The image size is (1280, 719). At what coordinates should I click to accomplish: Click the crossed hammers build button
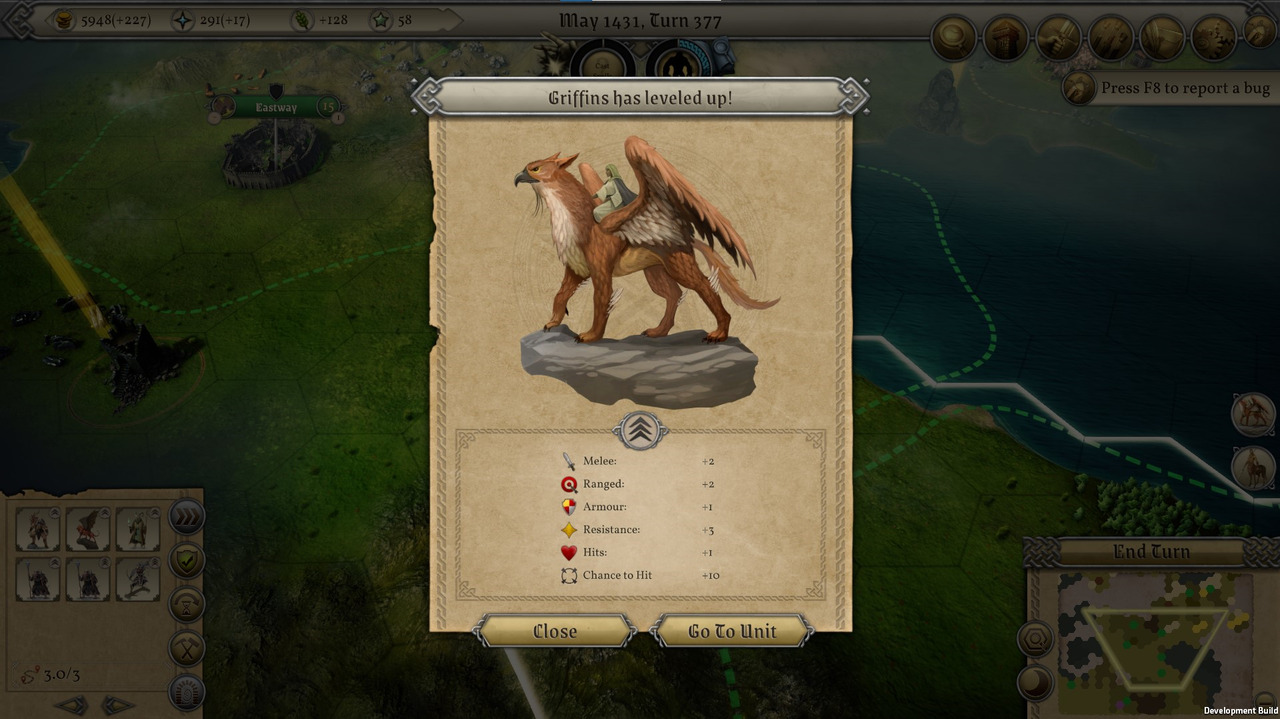tap(187, 648)
